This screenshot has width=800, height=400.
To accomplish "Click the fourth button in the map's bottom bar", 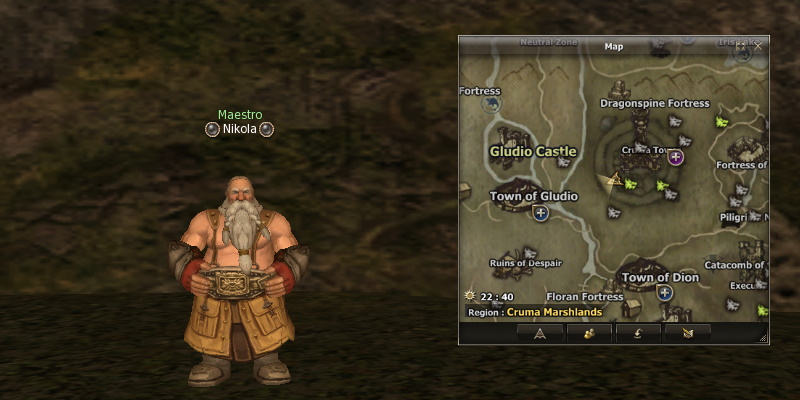I will pos(687,333).
